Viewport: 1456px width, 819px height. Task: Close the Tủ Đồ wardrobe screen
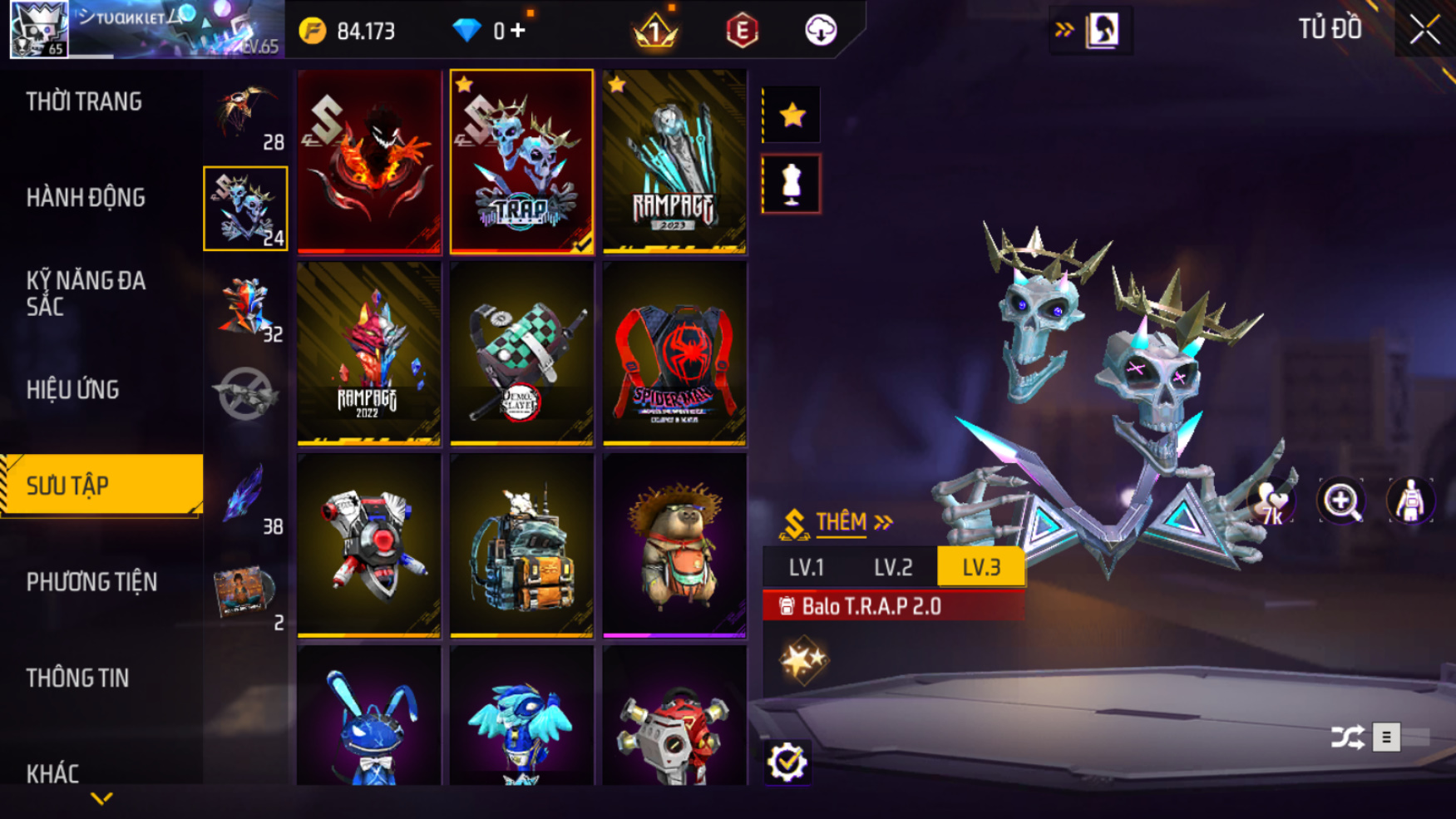1424,30
